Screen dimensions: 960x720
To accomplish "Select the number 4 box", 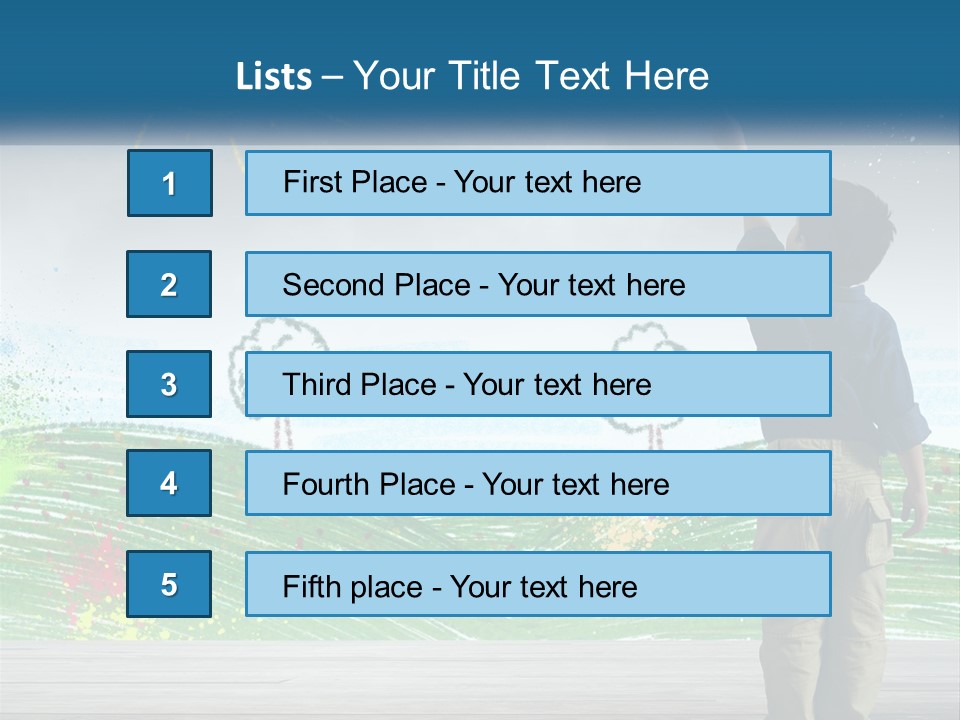I will [x=169, y=483].
